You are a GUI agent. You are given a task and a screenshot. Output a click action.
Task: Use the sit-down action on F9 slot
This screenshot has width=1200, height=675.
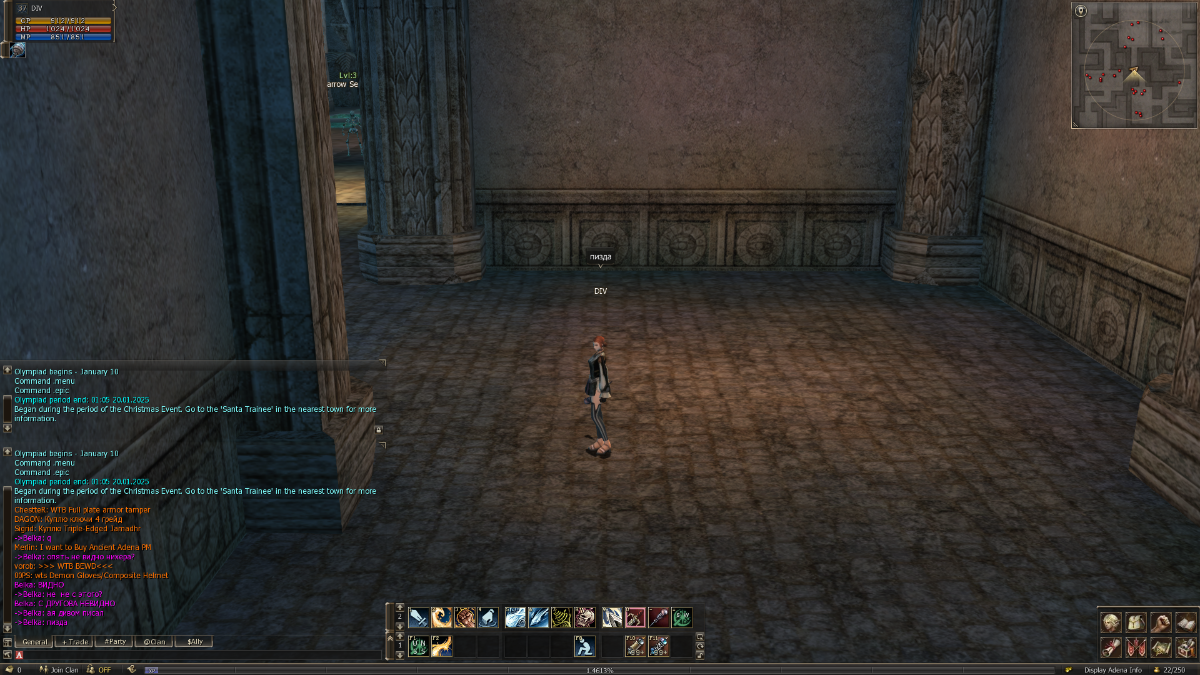tap(585, 647)
